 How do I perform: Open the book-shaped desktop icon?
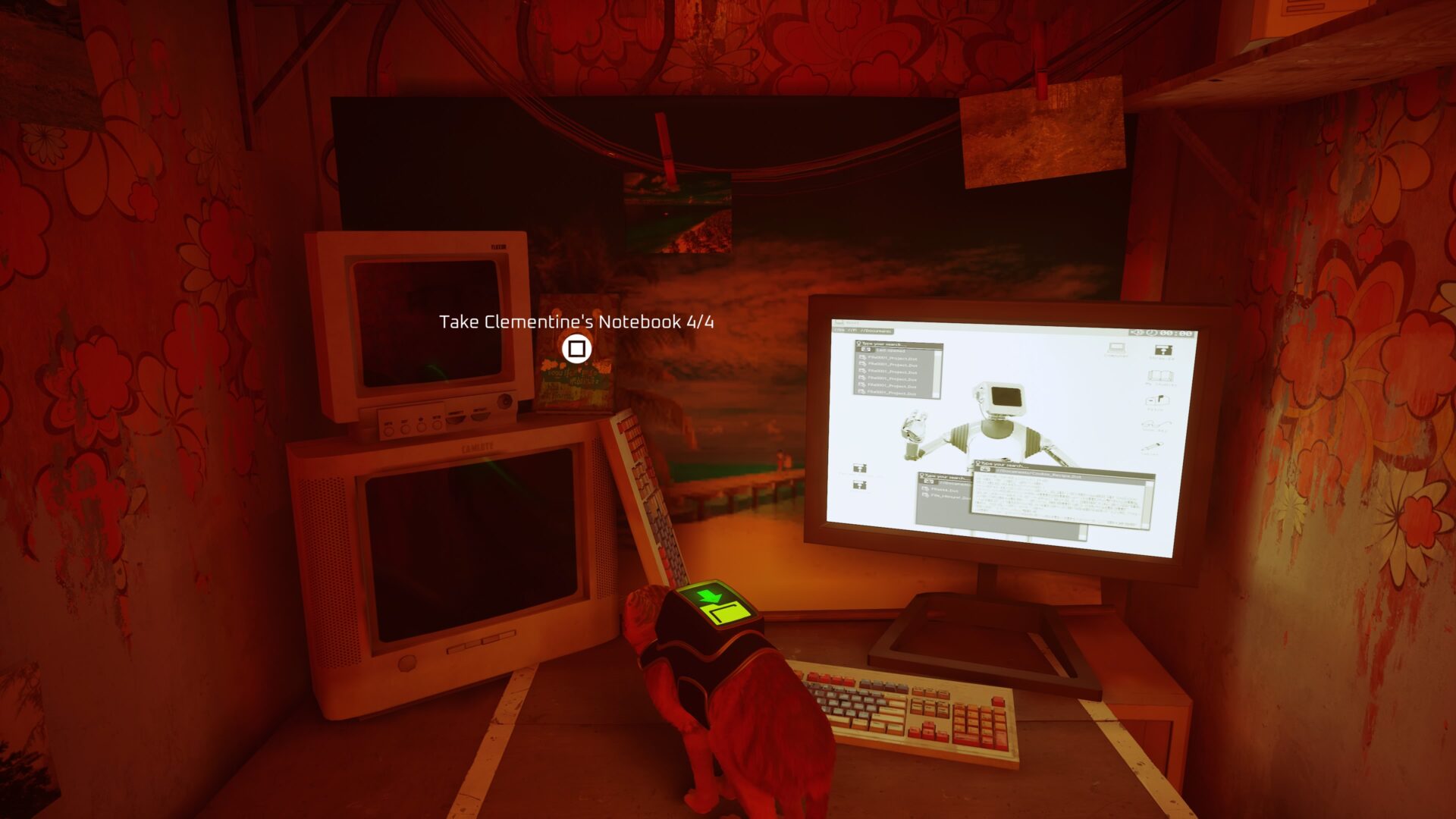1159,377
